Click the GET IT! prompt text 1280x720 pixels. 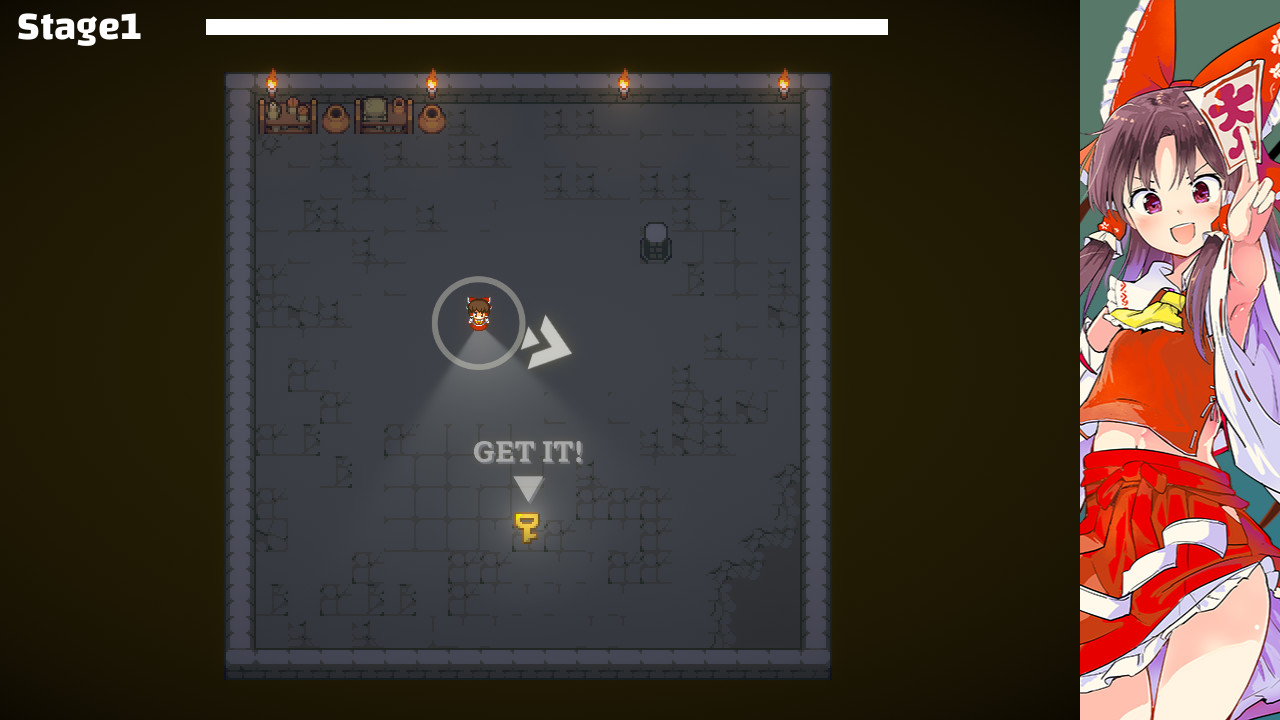527,453
